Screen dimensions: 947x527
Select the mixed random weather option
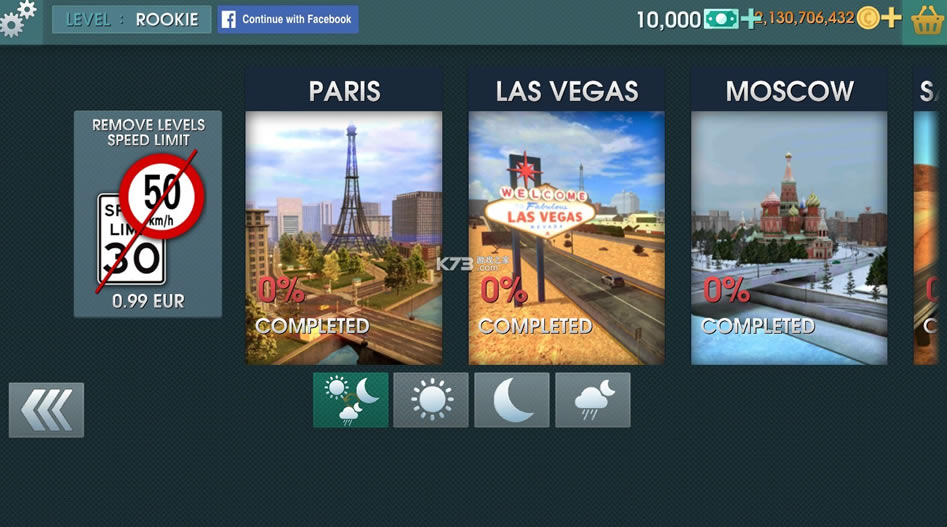tap(350, 400)
